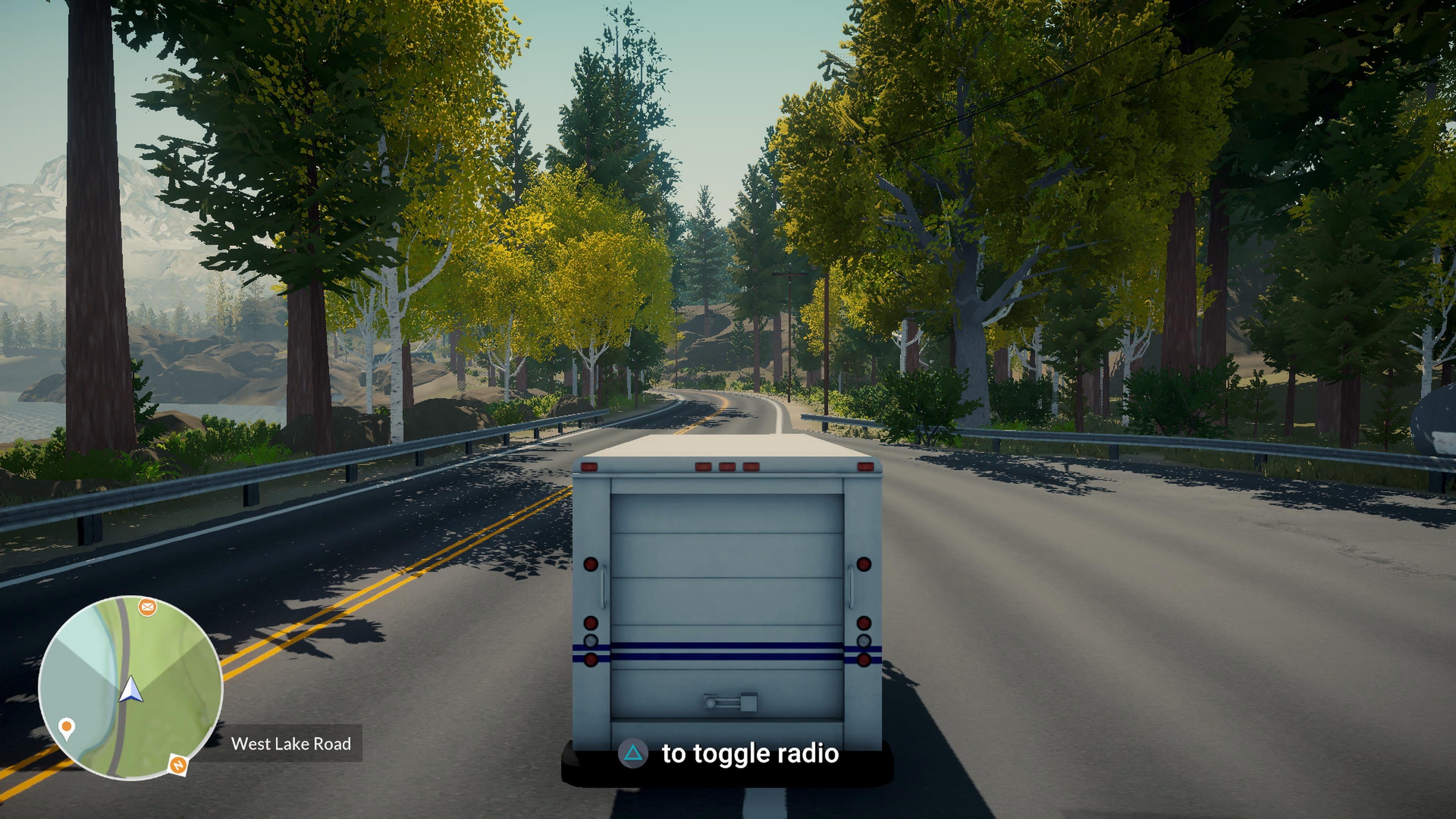
Task: Click the orange location pin marker
Action: click(67, 727)
